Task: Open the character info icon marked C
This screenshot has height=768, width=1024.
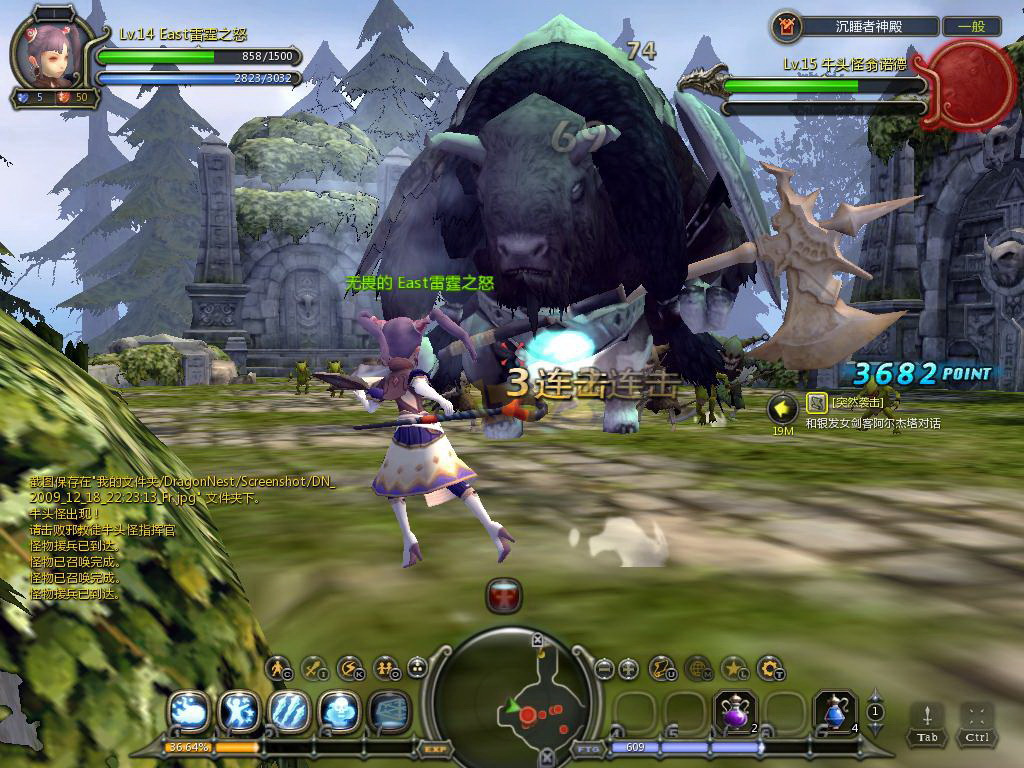Action: tap(277, 667)
